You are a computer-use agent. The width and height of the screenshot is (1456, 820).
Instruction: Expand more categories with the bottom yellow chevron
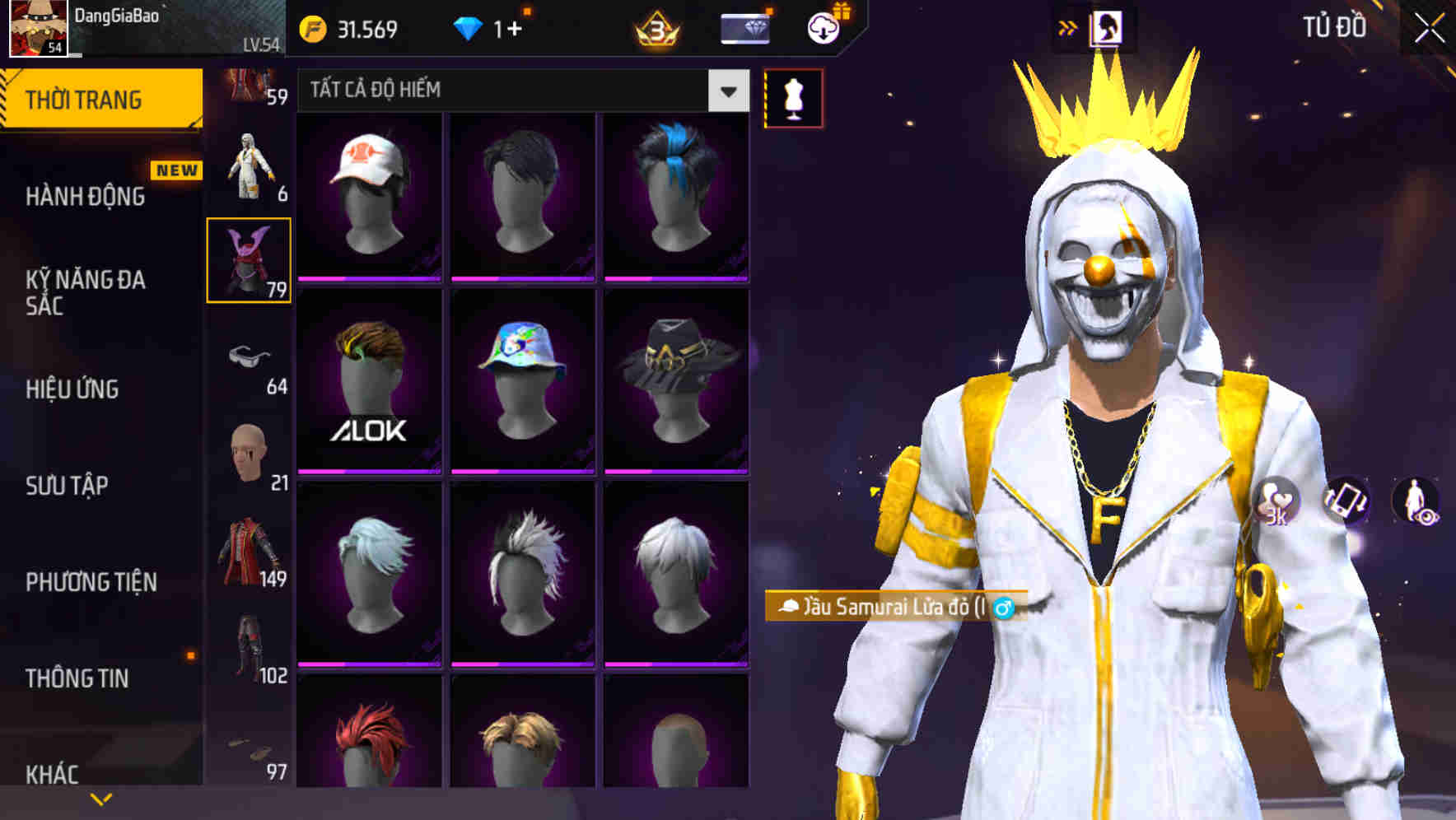coord(101,799)
